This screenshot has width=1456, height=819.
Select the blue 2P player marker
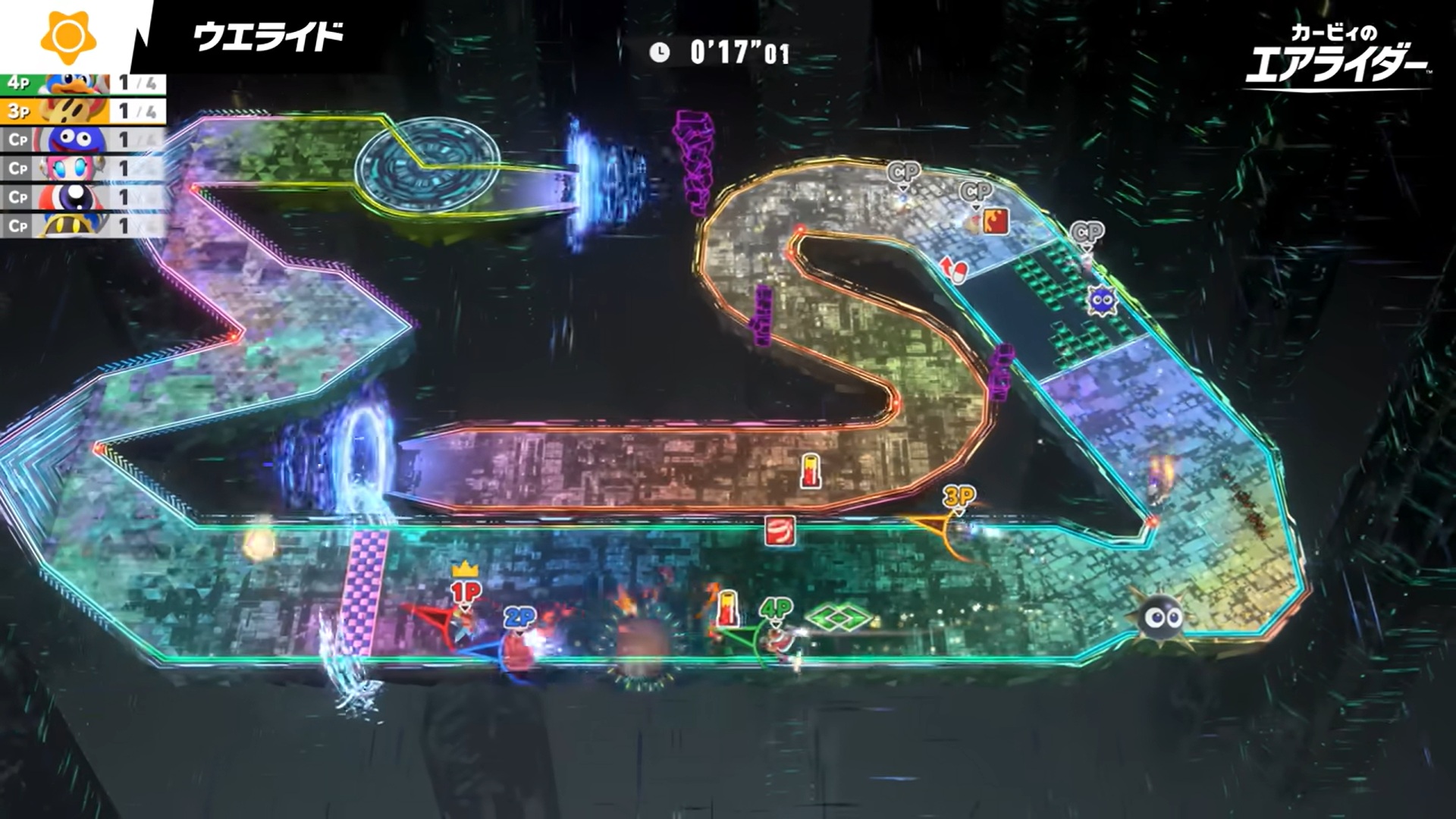pyautogui.click(x=519, y=618)
